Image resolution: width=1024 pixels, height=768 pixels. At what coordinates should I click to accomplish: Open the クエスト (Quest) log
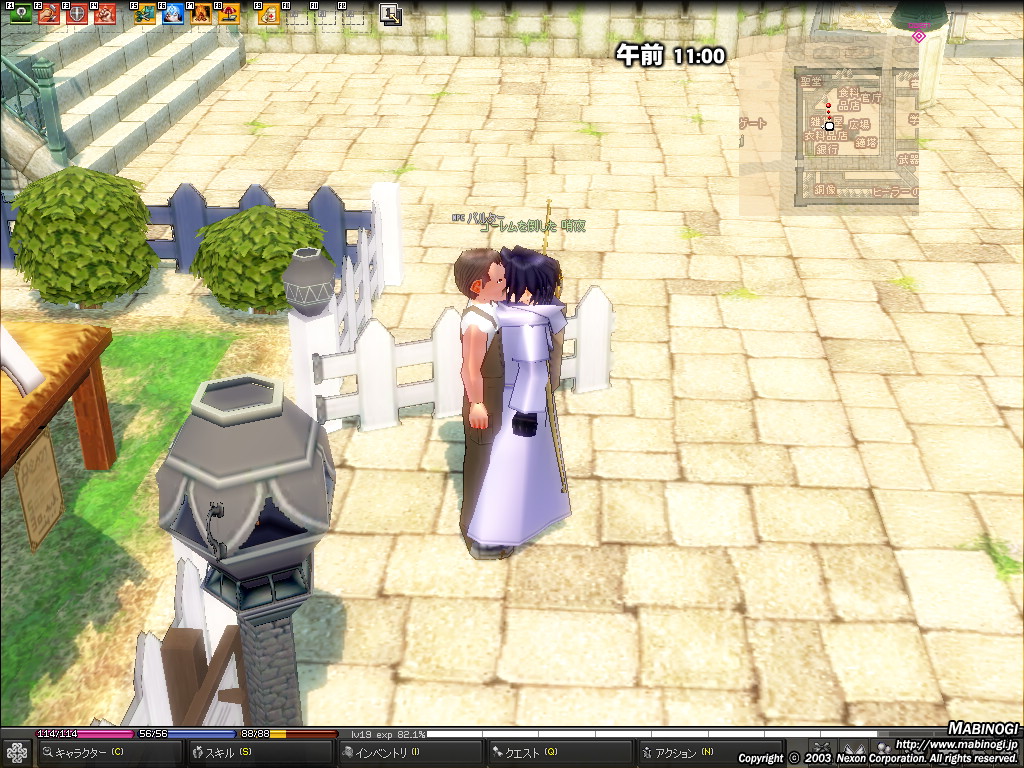(x=528, y=753)
